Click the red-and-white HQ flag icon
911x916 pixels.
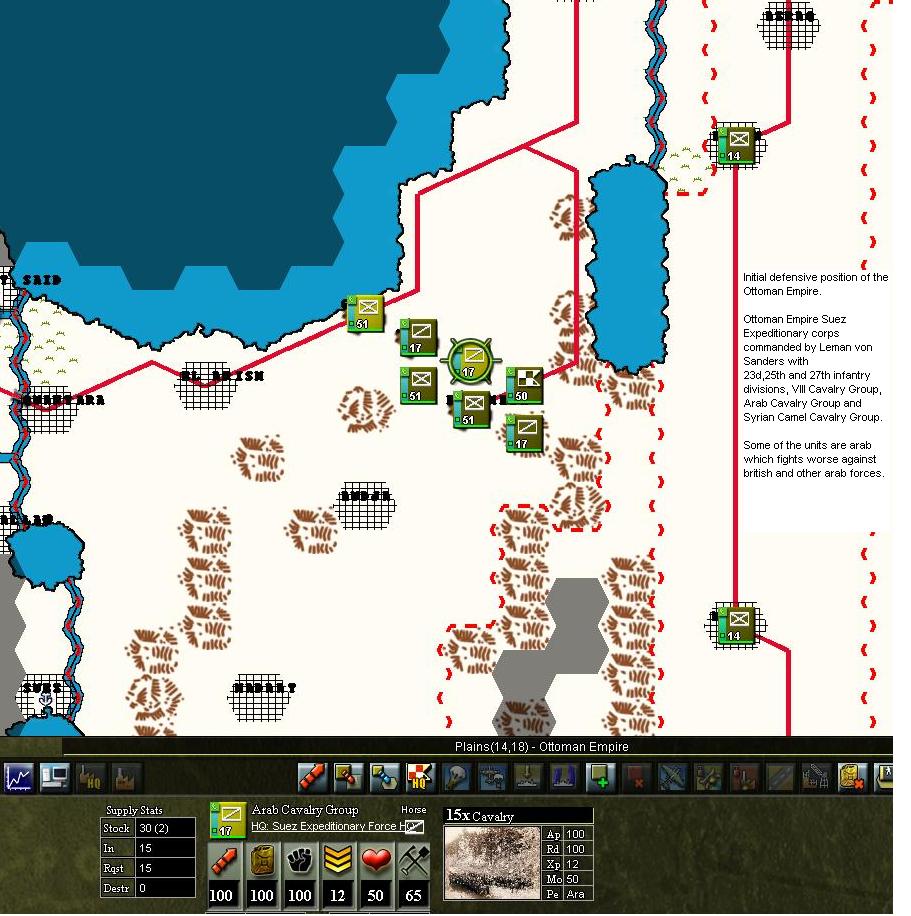pos(421,777)
